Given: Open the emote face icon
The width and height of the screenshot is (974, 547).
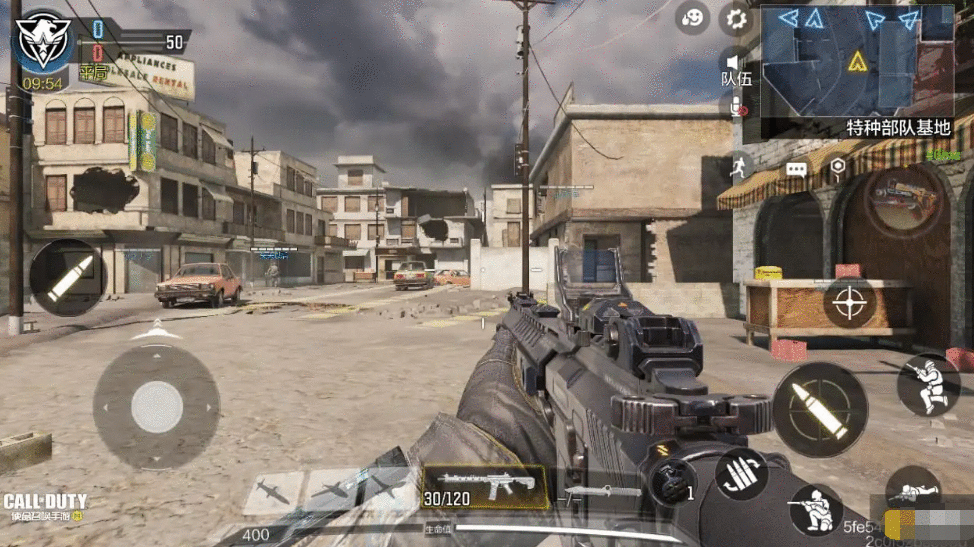Looking at the screenshot, I should pos(692,18).
